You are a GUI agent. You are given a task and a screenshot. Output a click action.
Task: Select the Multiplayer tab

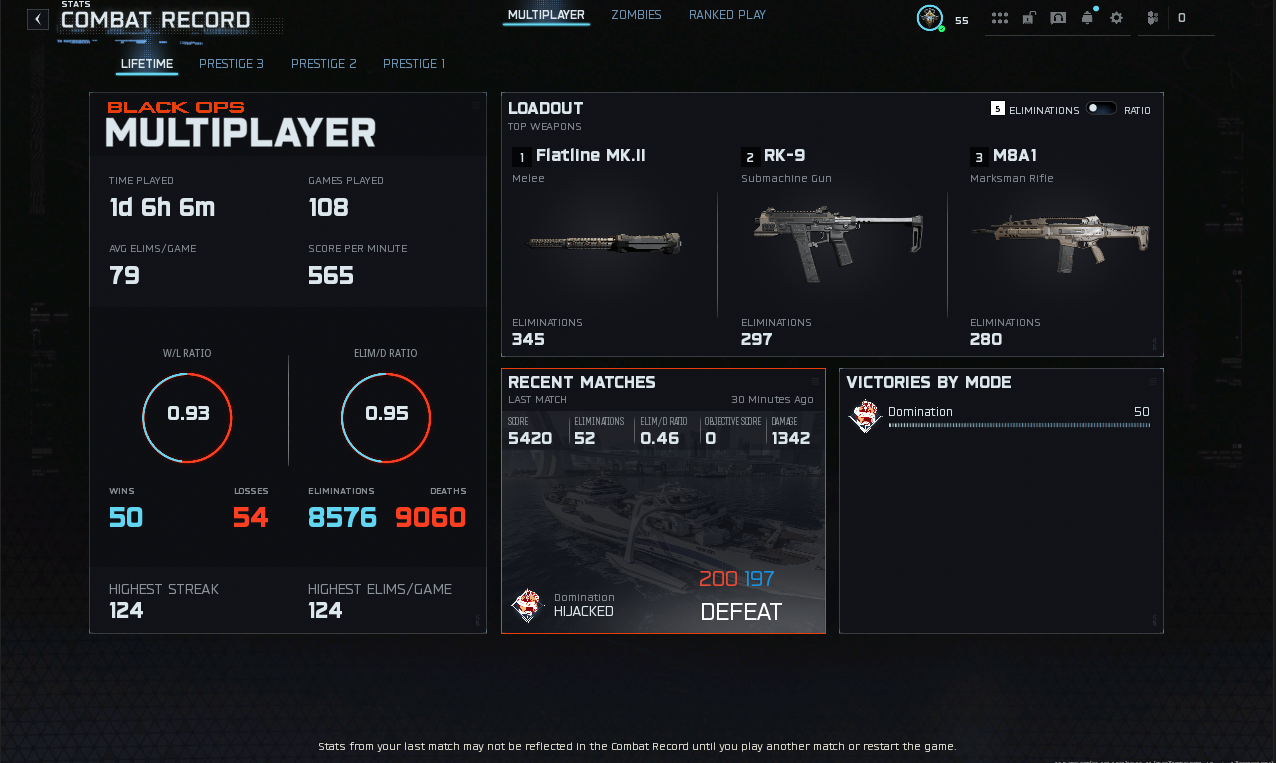(x=546, y=15)
